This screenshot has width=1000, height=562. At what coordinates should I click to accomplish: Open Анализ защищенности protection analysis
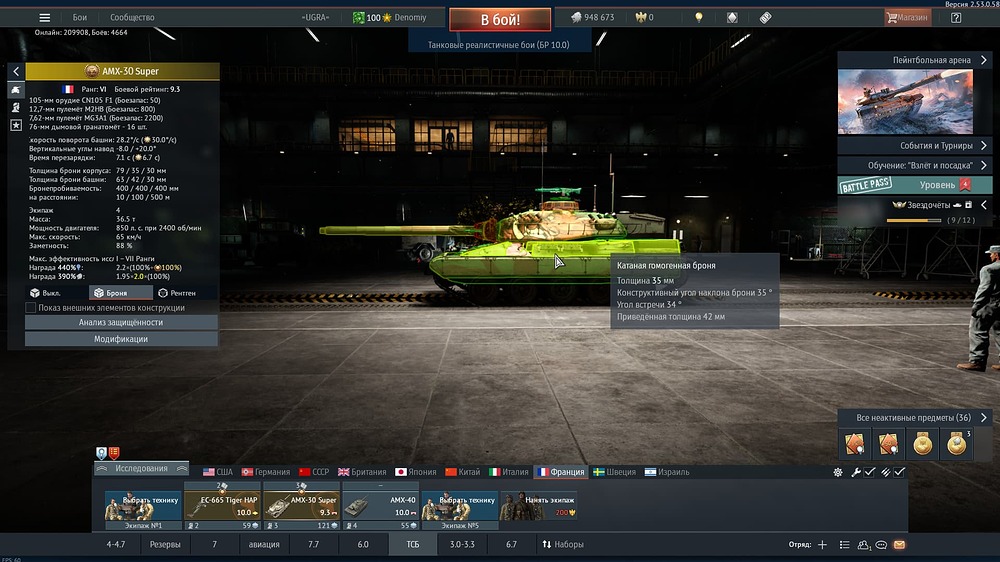[x=120, y=323]
